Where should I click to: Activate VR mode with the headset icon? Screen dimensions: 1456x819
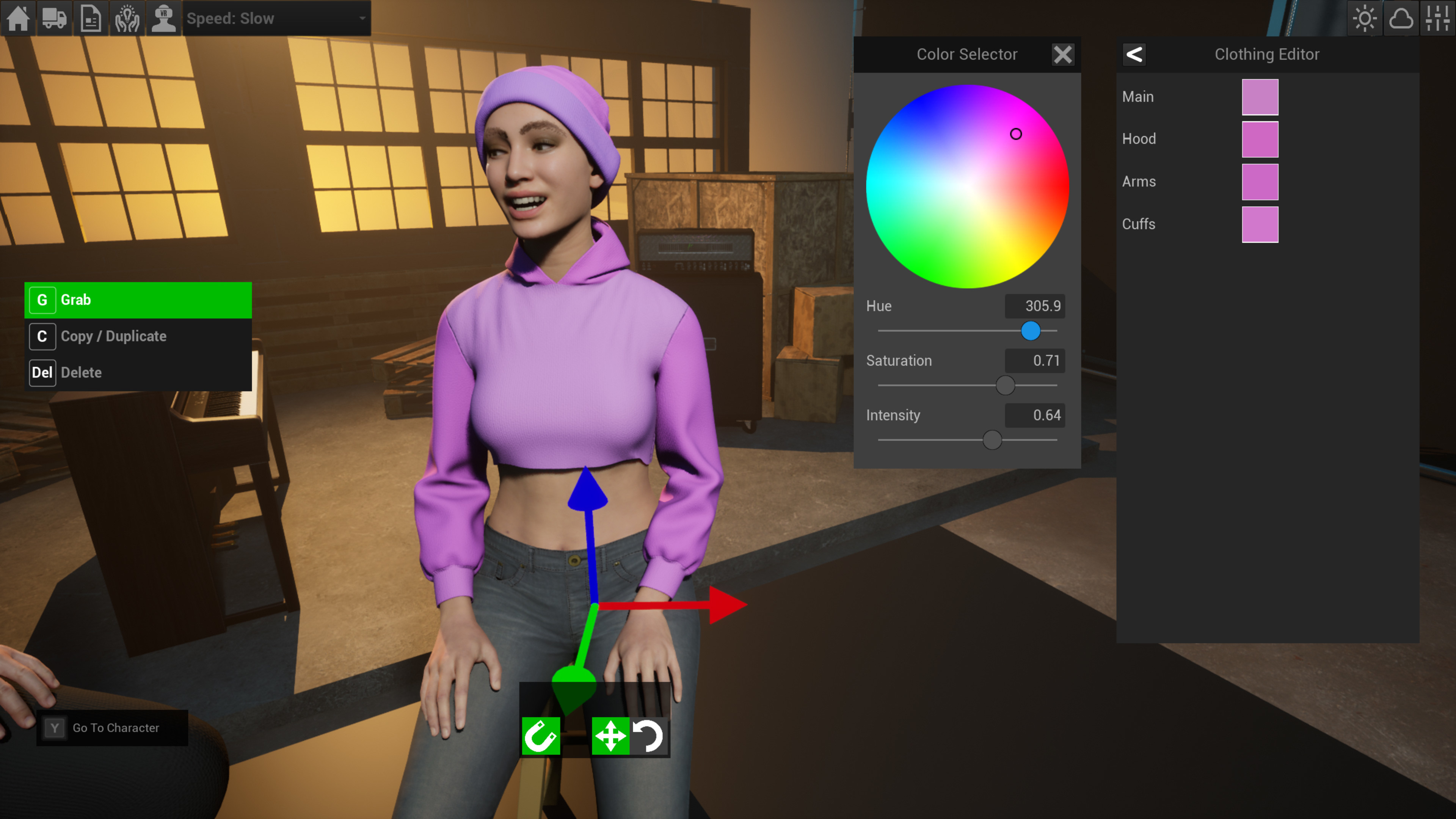click(163, 18)
